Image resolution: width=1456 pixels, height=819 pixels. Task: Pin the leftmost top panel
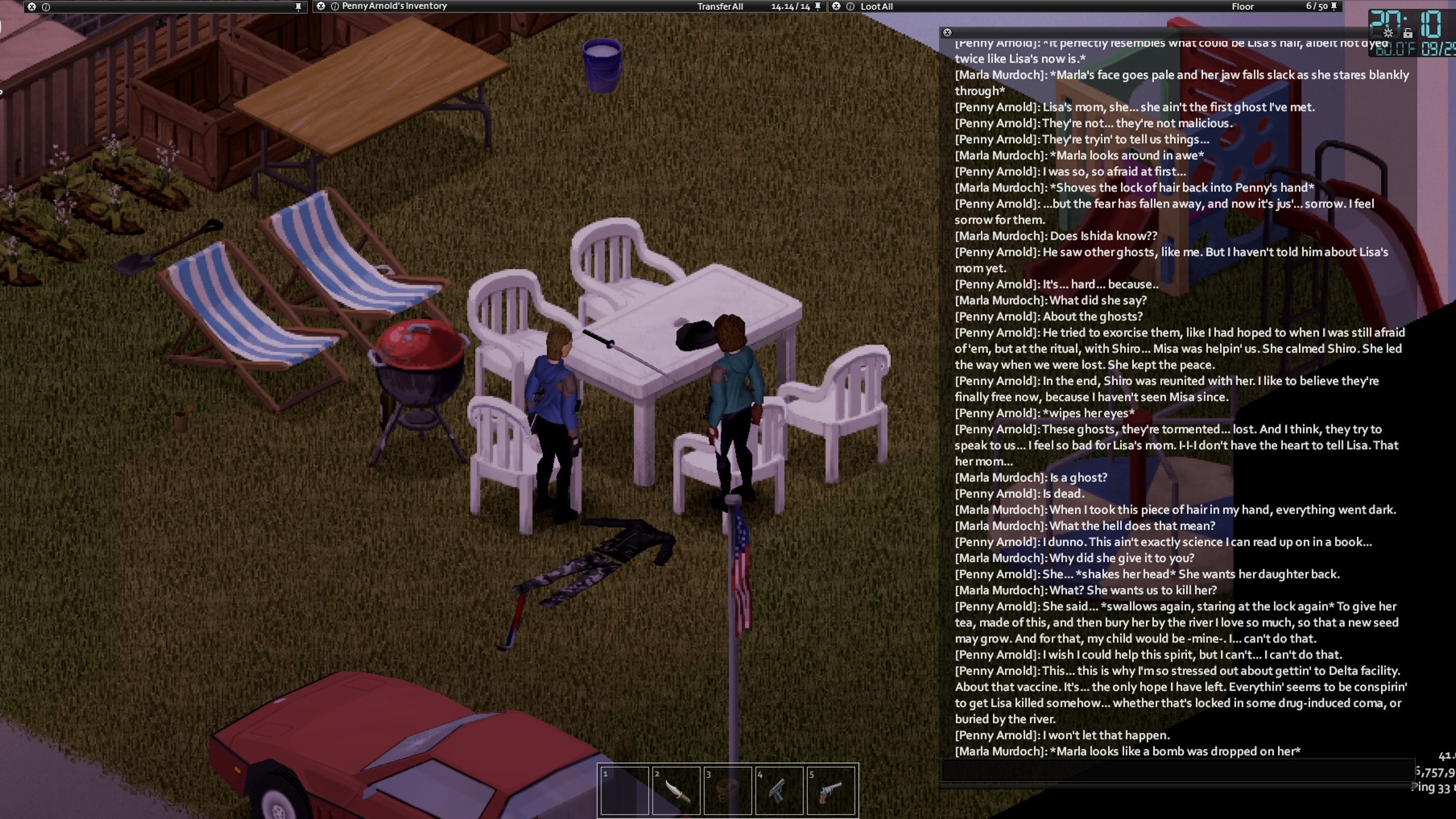pos(299,7)
